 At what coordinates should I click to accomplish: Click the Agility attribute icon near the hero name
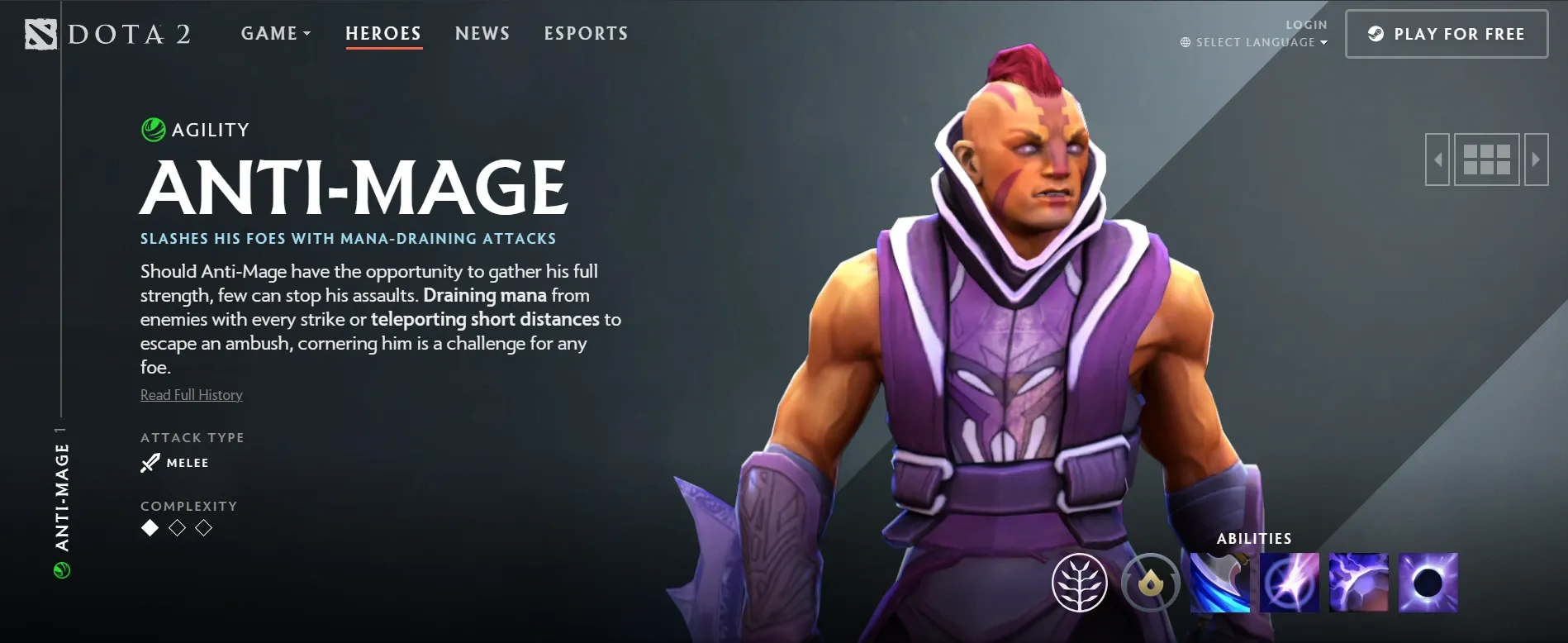152,129
